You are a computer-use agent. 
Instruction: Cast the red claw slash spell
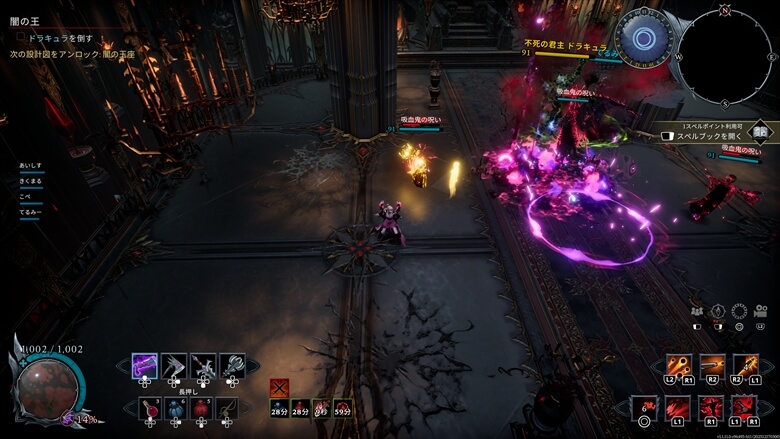[x=679, y=407]
